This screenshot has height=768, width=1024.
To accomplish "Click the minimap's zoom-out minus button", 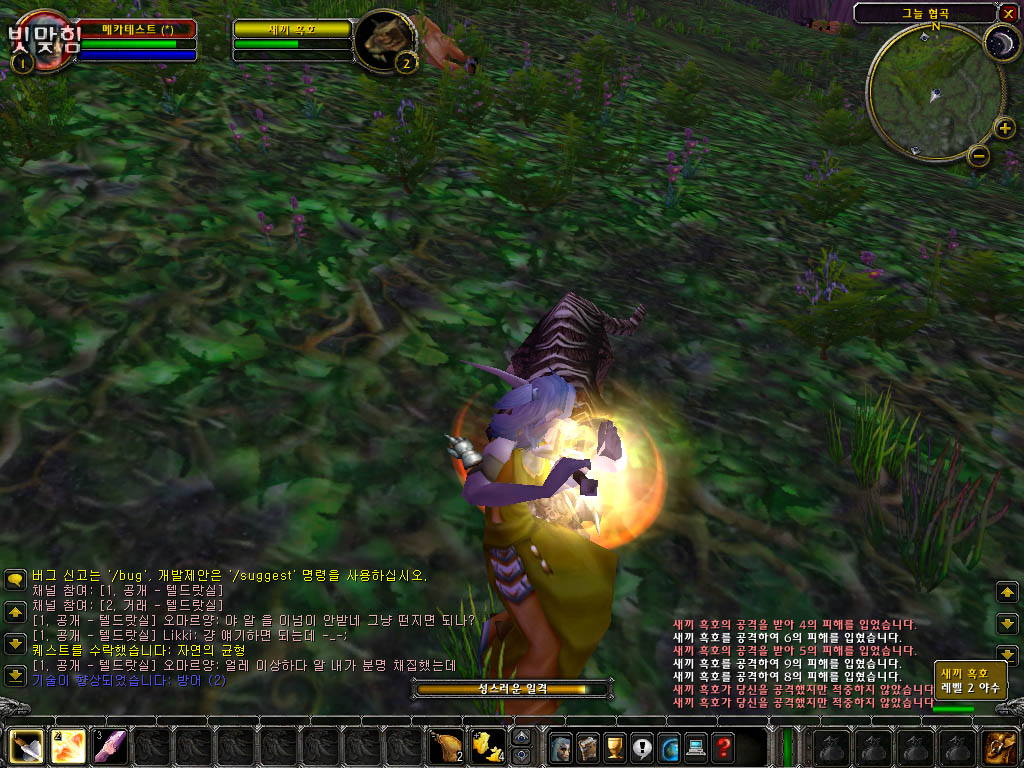I will 979,155.
